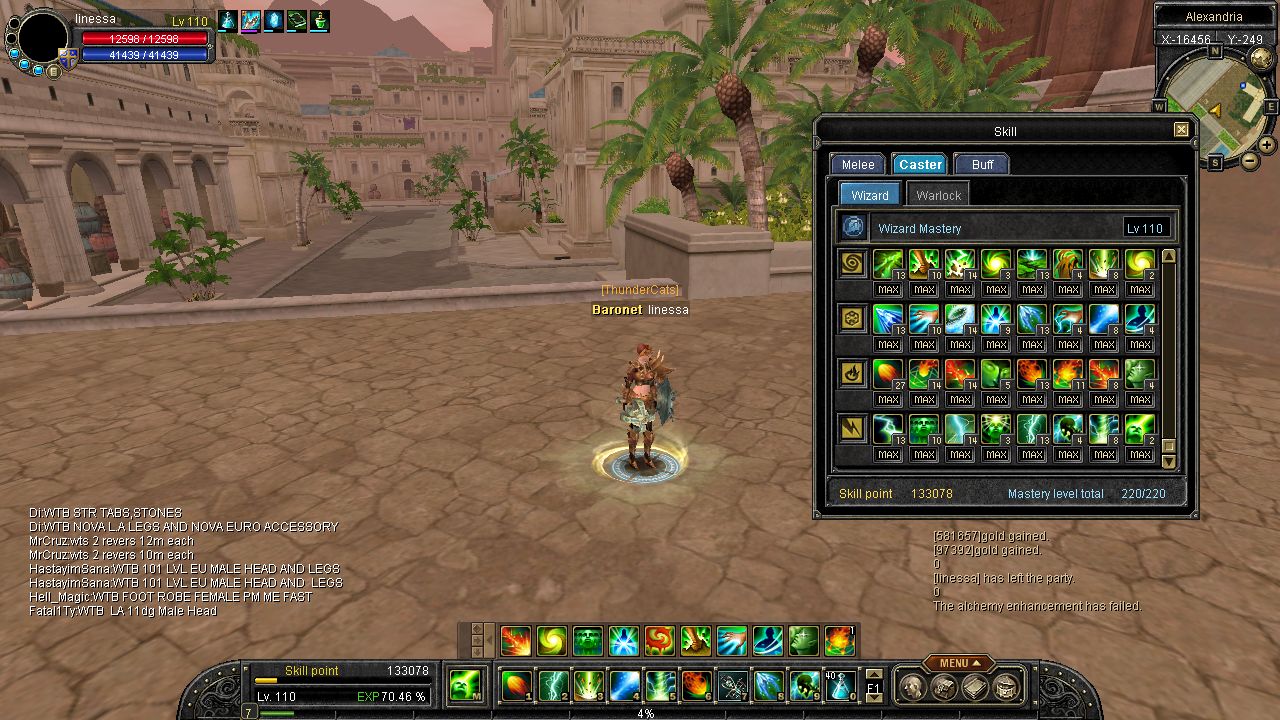
Task: Open the character portrait menu icon
Action: [x=911, y=687]
